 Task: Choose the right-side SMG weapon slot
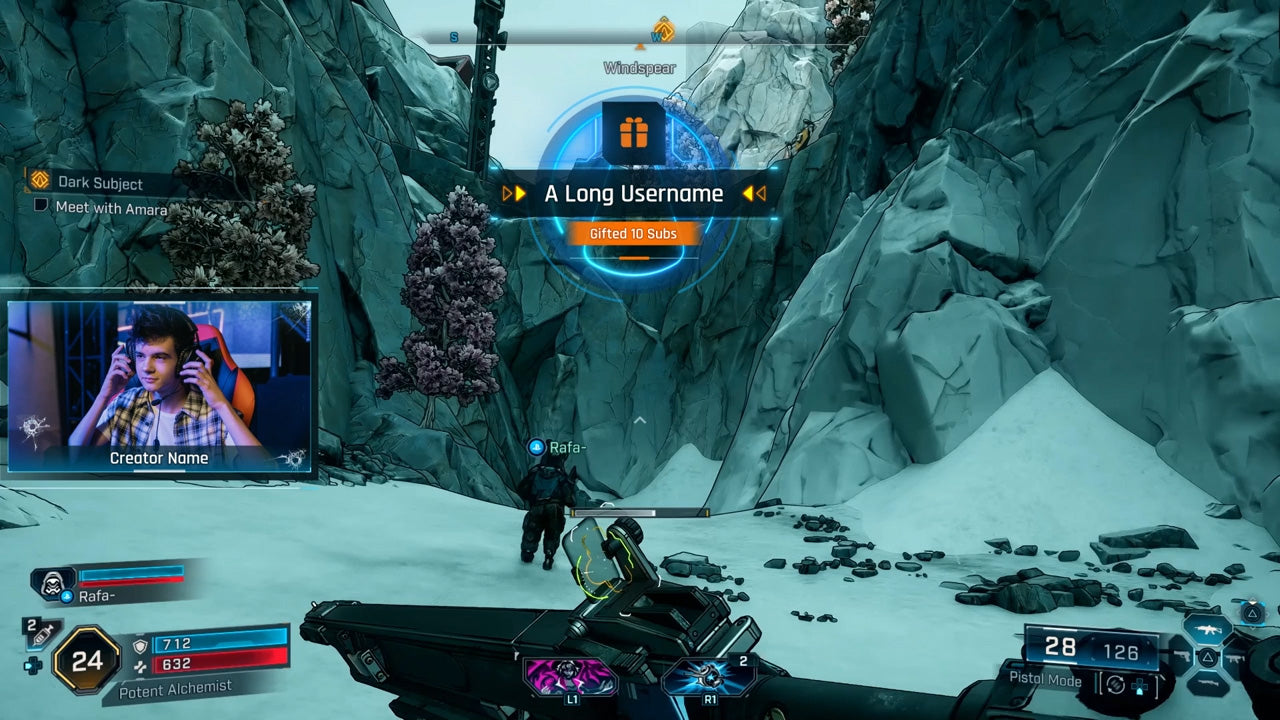tap(1235, 657)
